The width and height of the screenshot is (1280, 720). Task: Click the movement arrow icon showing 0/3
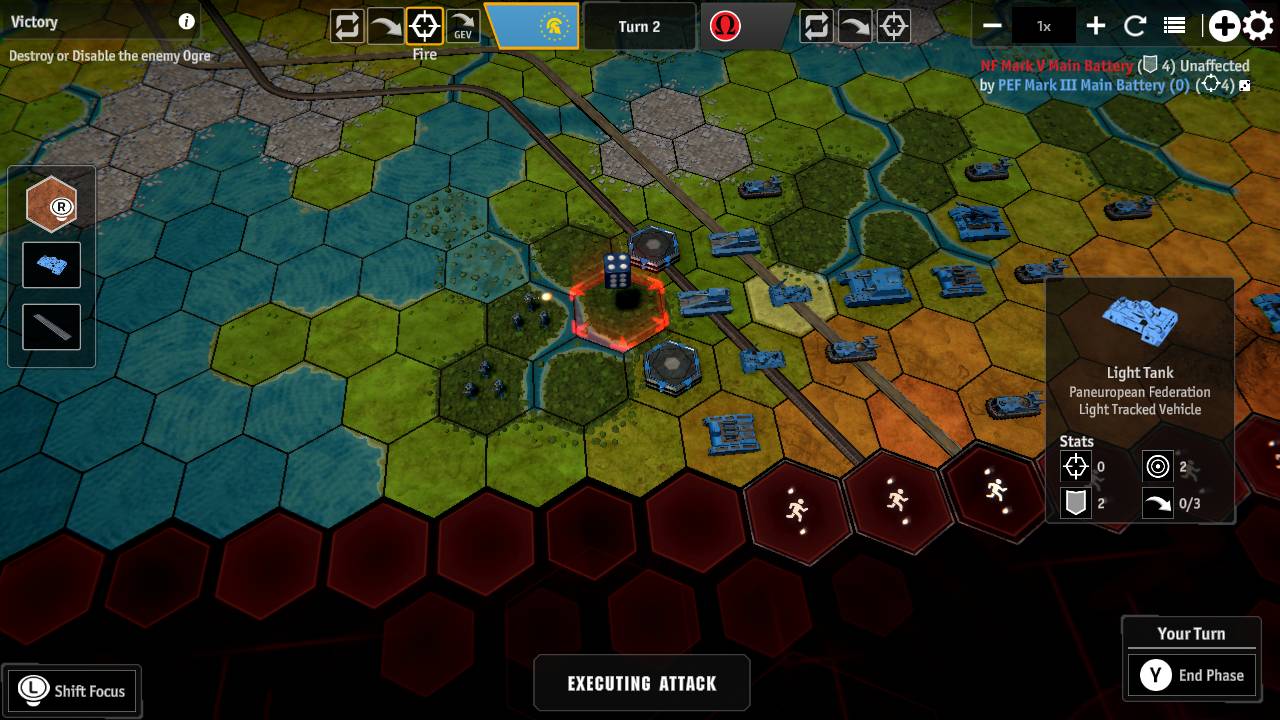coord(1160,503)
